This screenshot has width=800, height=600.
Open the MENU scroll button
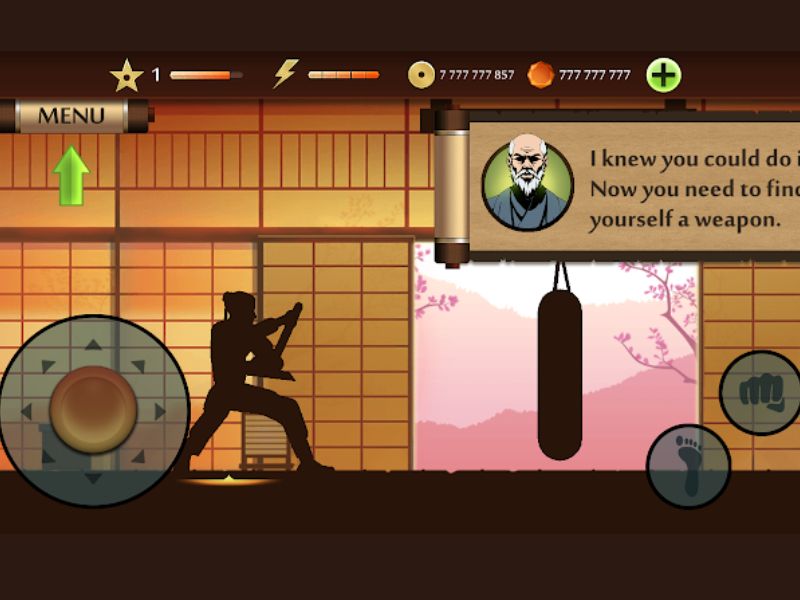71,115
